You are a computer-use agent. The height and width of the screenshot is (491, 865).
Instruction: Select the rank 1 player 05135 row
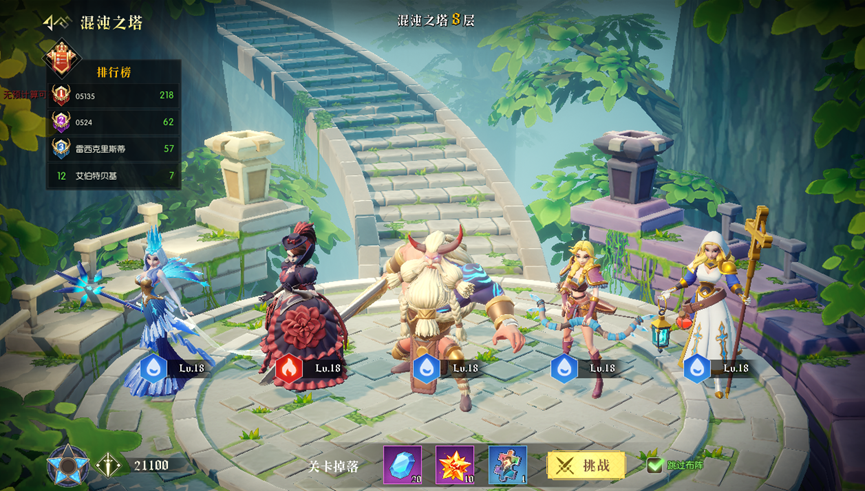[114, 96]
